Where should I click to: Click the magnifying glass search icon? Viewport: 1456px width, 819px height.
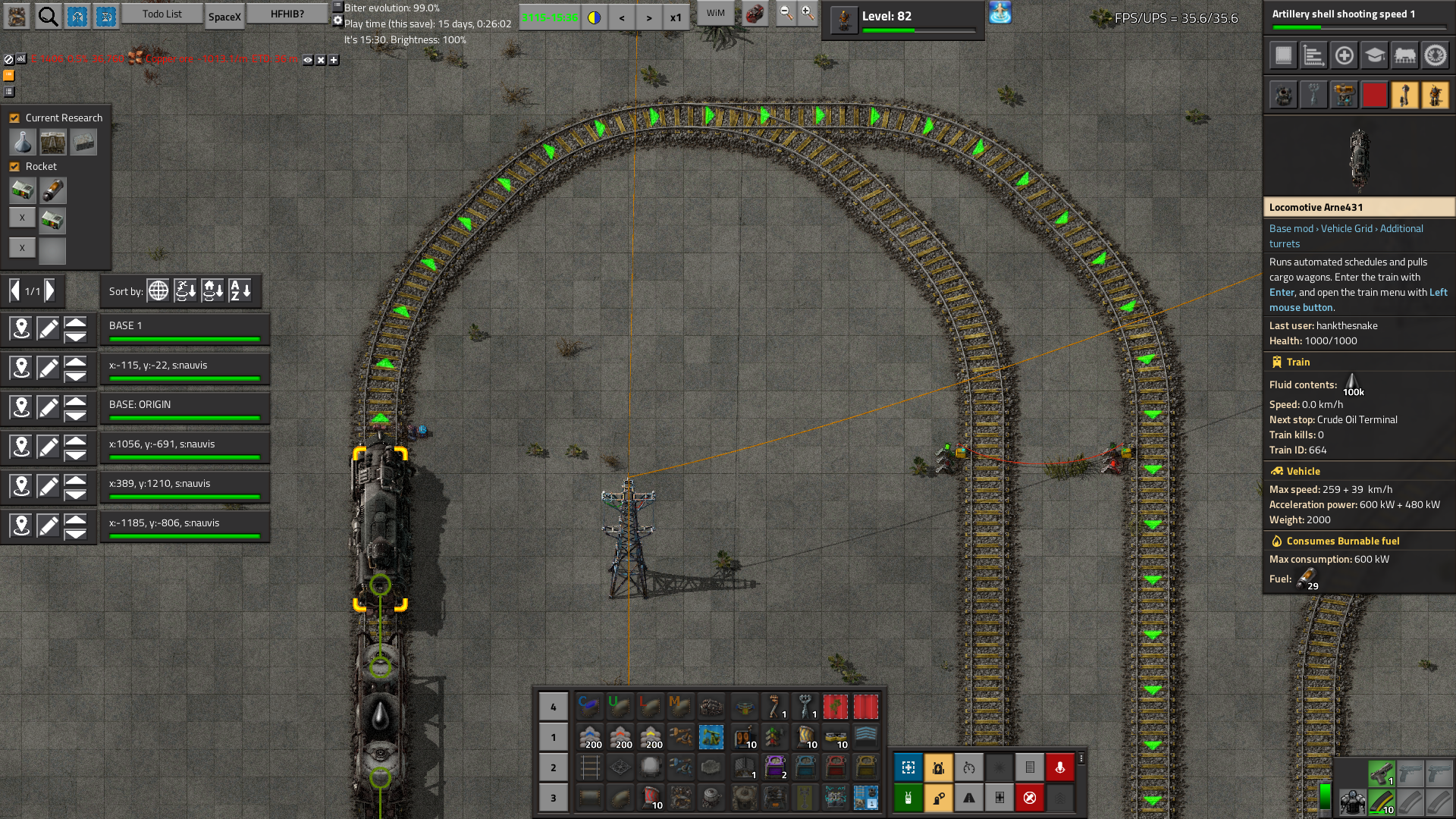pos(48,16)
